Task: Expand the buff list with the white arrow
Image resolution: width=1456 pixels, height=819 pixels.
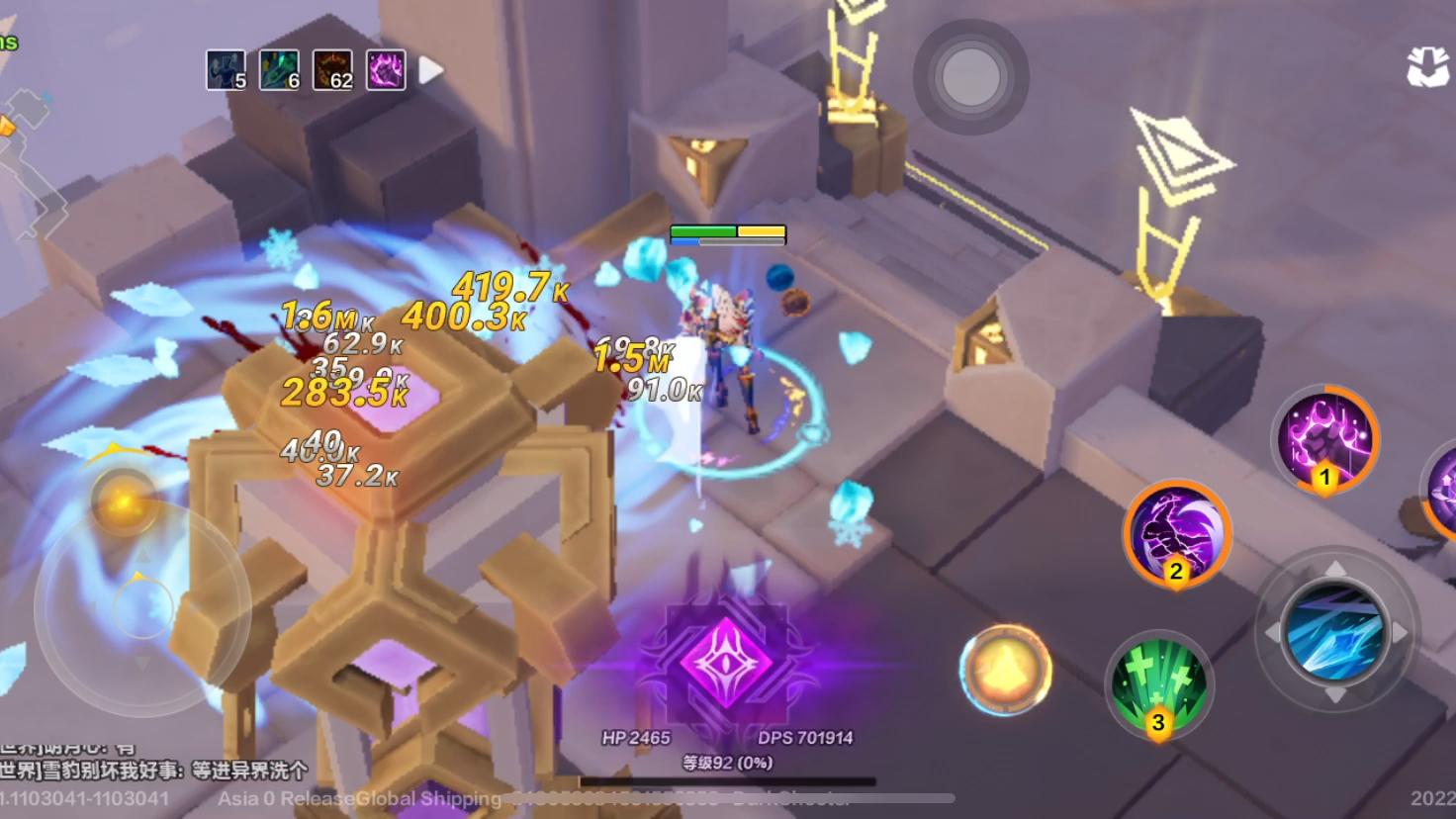Action: coord(430,70)
